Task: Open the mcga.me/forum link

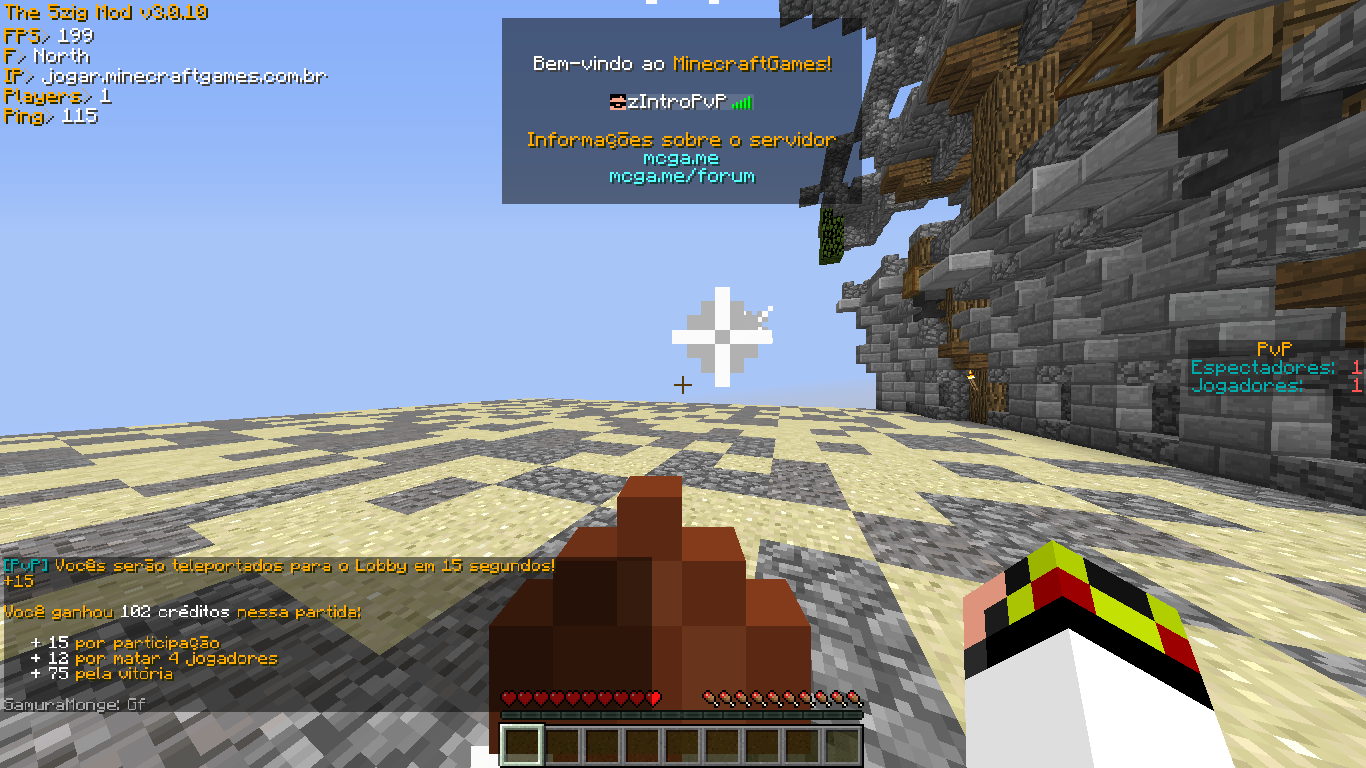Action: point(682,176)
